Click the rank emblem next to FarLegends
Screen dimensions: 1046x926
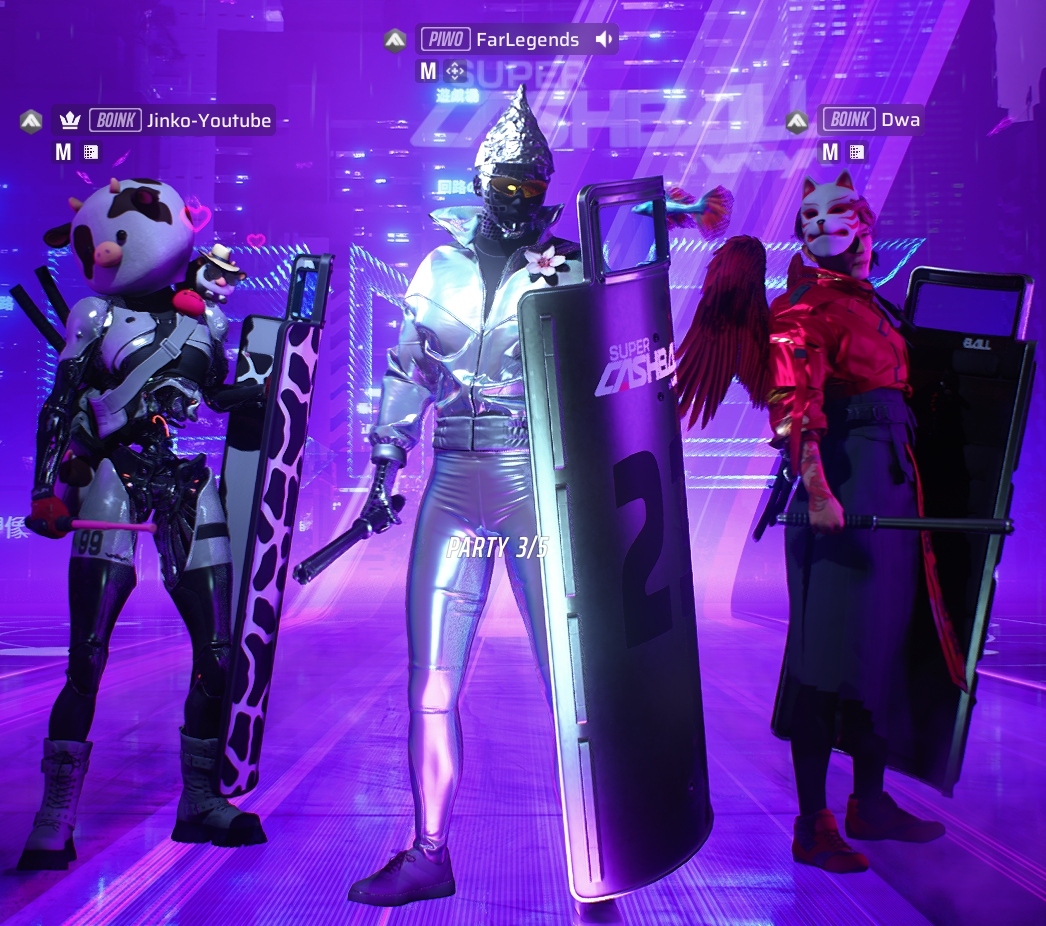pyautogui.click(x=395, y=40)
